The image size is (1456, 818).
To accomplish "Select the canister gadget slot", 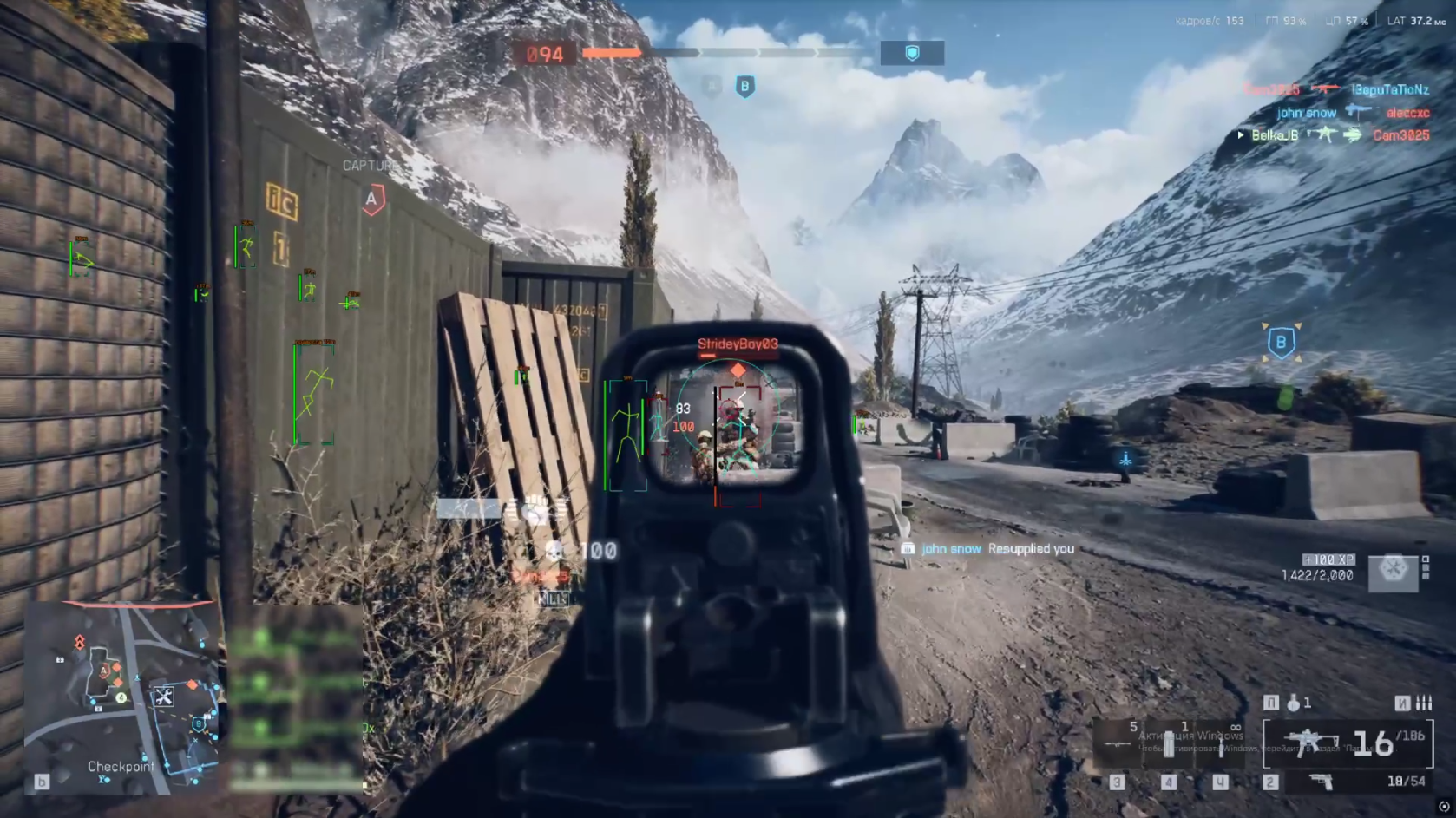I will click(1169, 743).
